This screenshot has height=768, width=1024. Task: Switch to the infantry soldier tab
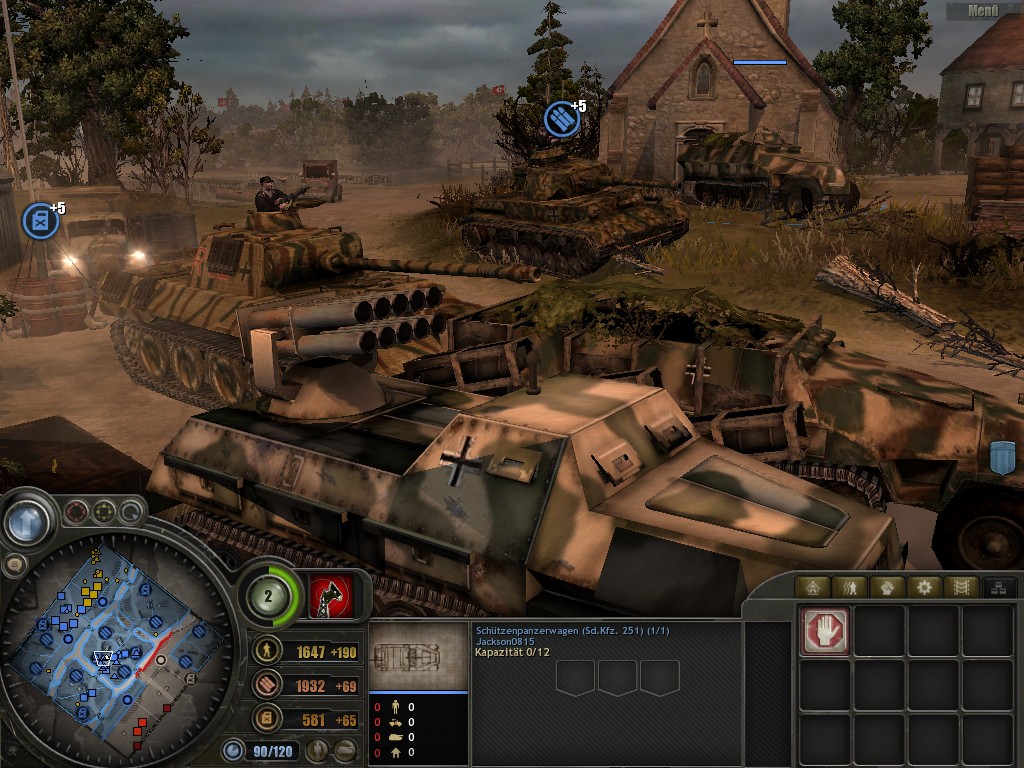click(x=849, y=587)
